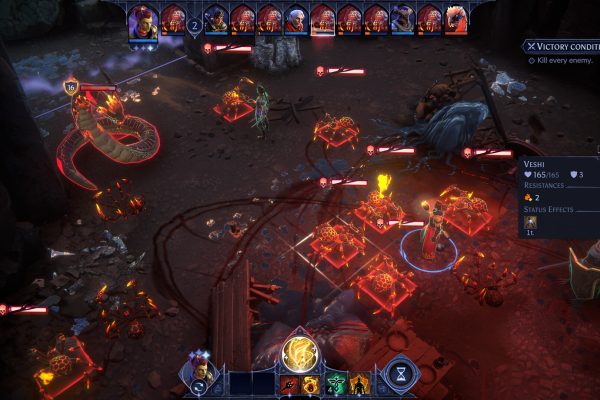This screenshot has height=400, width=600.
Task: Activate the green winged buff skill
Action: 335,384
